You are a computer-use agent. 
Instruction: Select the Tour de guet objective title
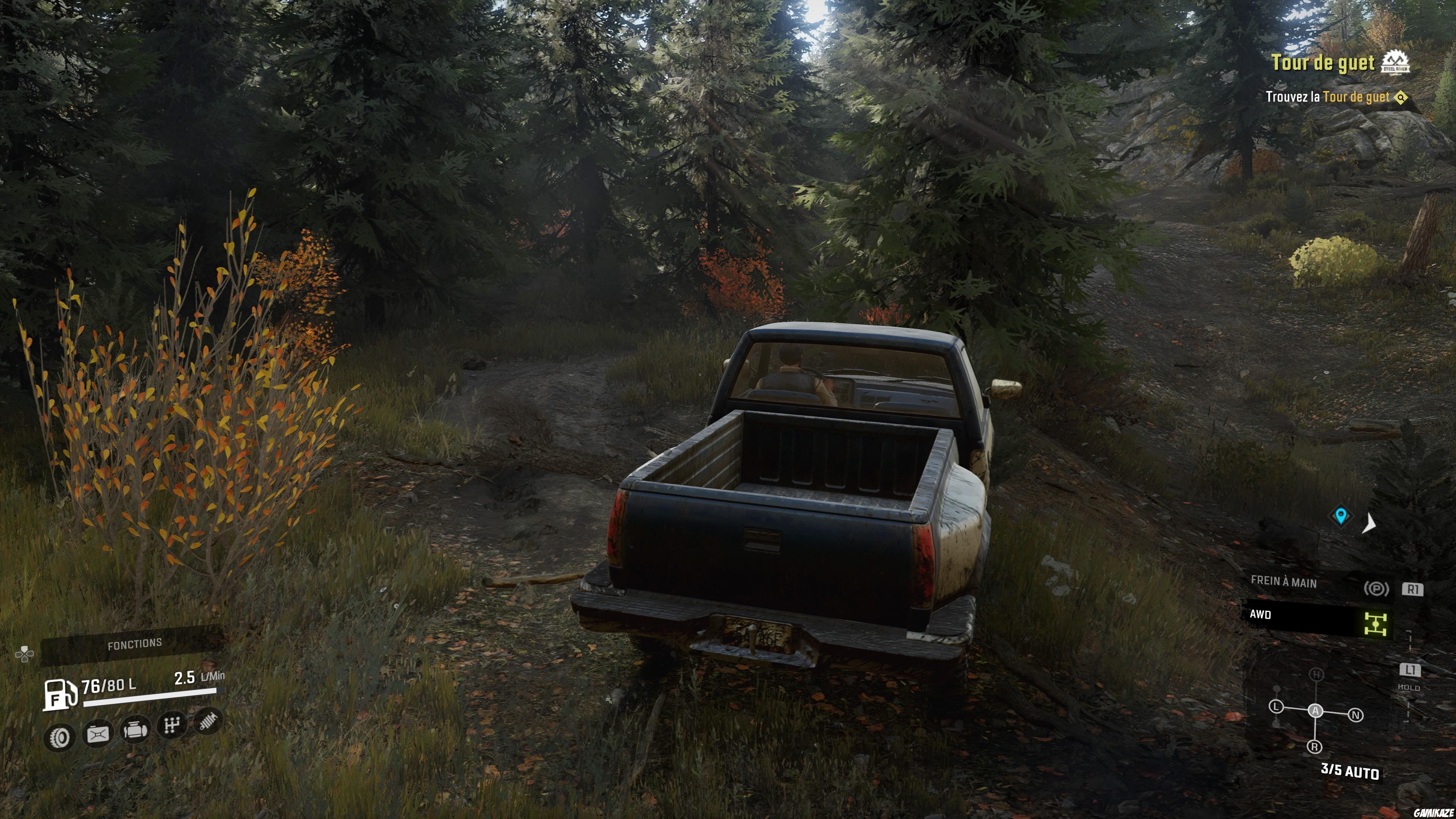(1323, 63)
